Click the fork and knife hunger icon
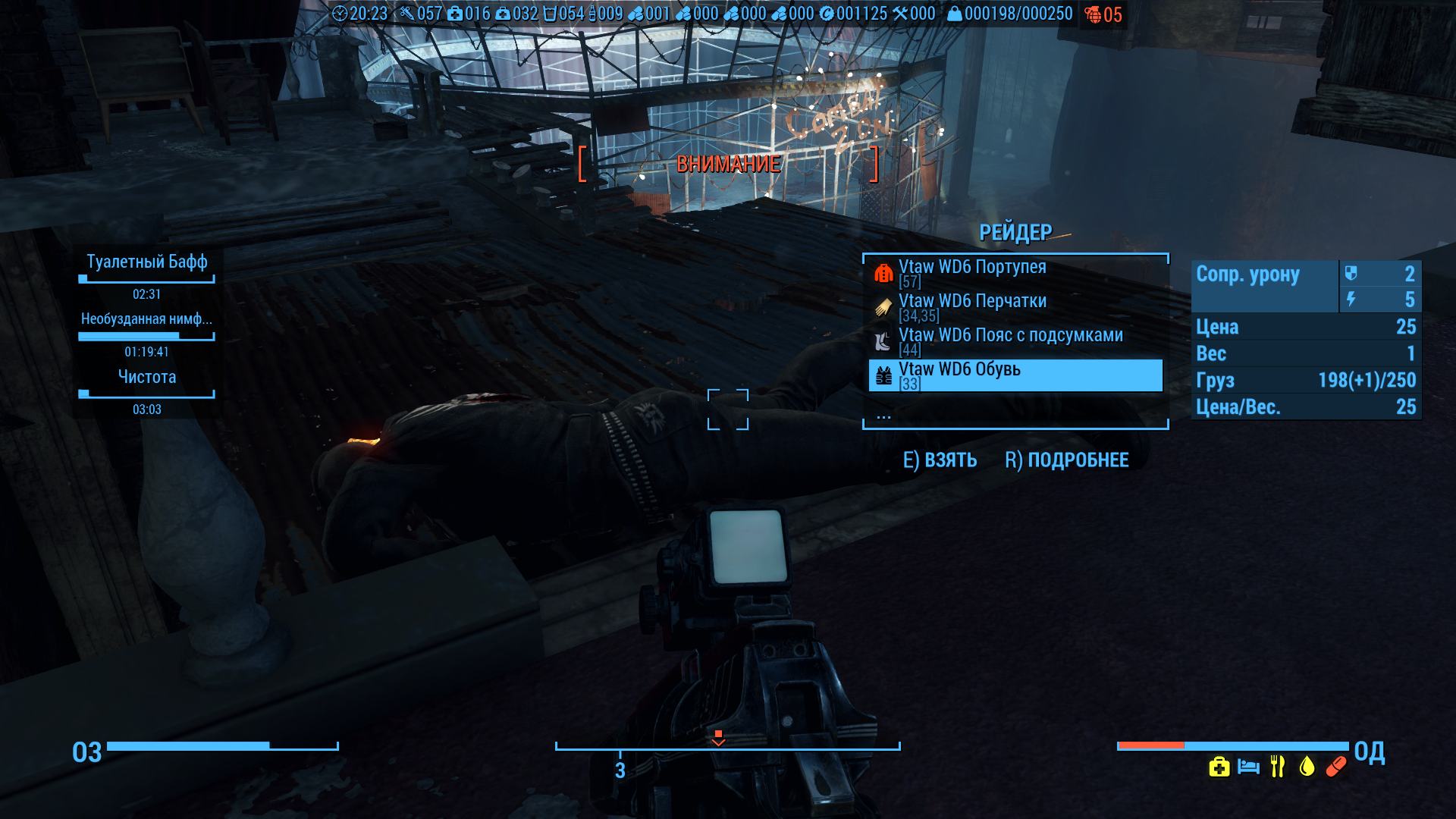Viewport: 1456px width, 819px height. pyautogui.click(x=1278, y=767)
